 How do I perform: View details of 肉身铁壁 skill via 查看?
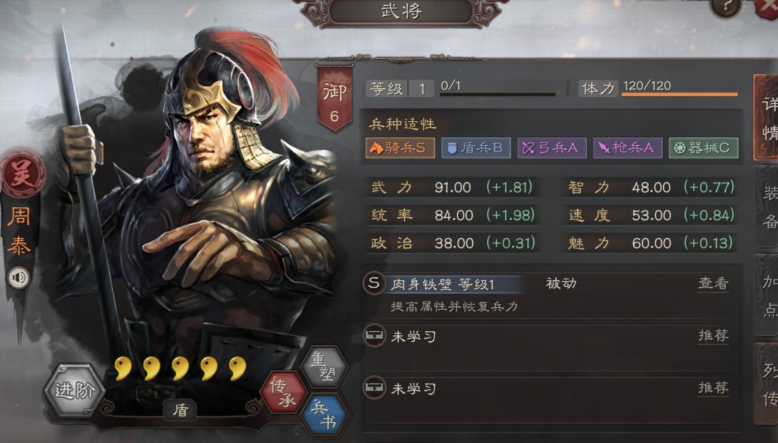[x=713, y=284]
